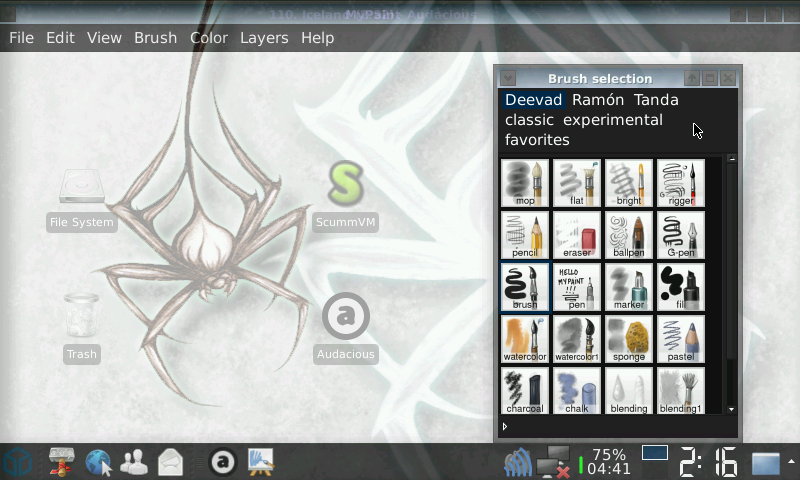Pick the eraser brush
The height and width of the screenshot is (480, 800).
point(577,235)
